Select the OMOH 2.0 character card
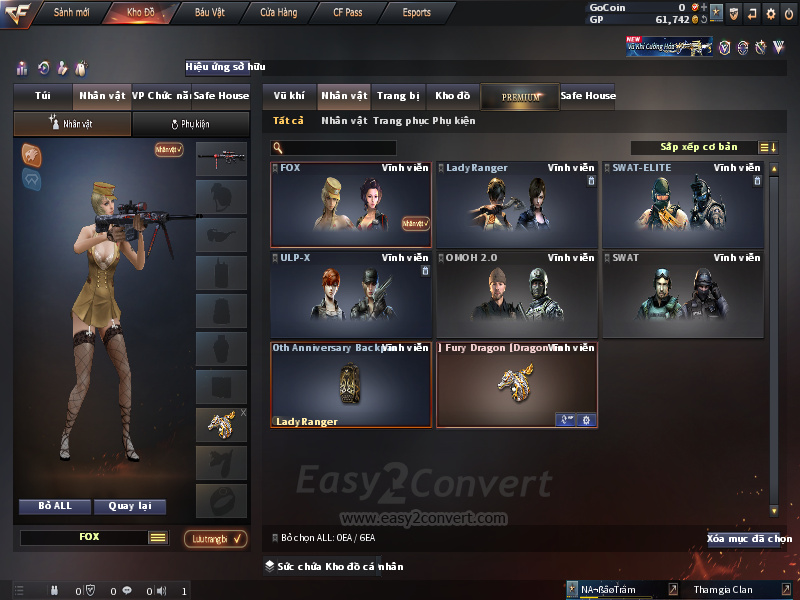 (x=517, y=294)
